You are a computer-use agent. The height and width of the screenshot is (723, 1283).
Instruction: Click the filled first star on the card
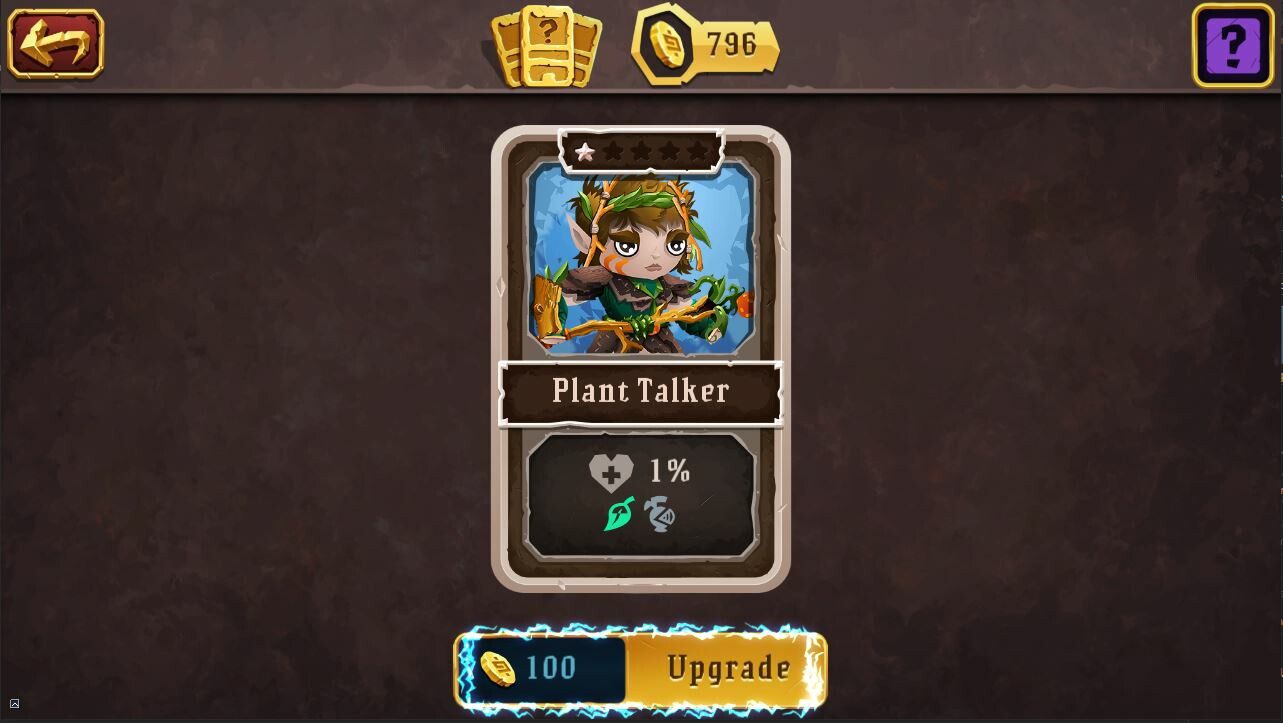[585, 151]
